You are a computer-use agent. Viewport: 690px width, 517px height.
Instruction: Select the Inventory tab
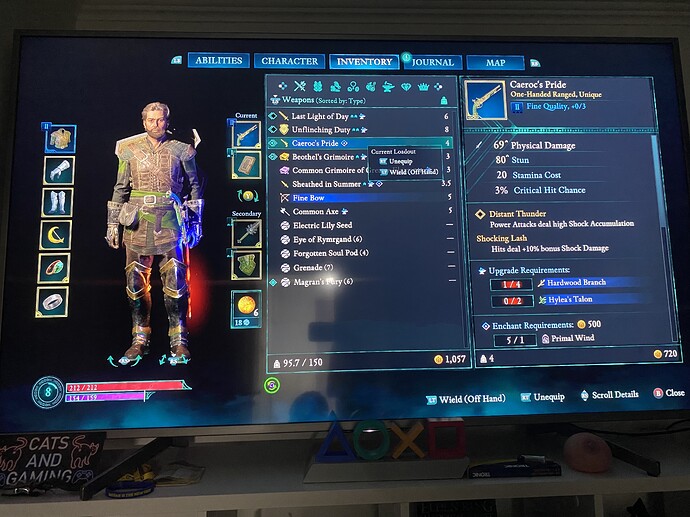click(x=364, y=62)
